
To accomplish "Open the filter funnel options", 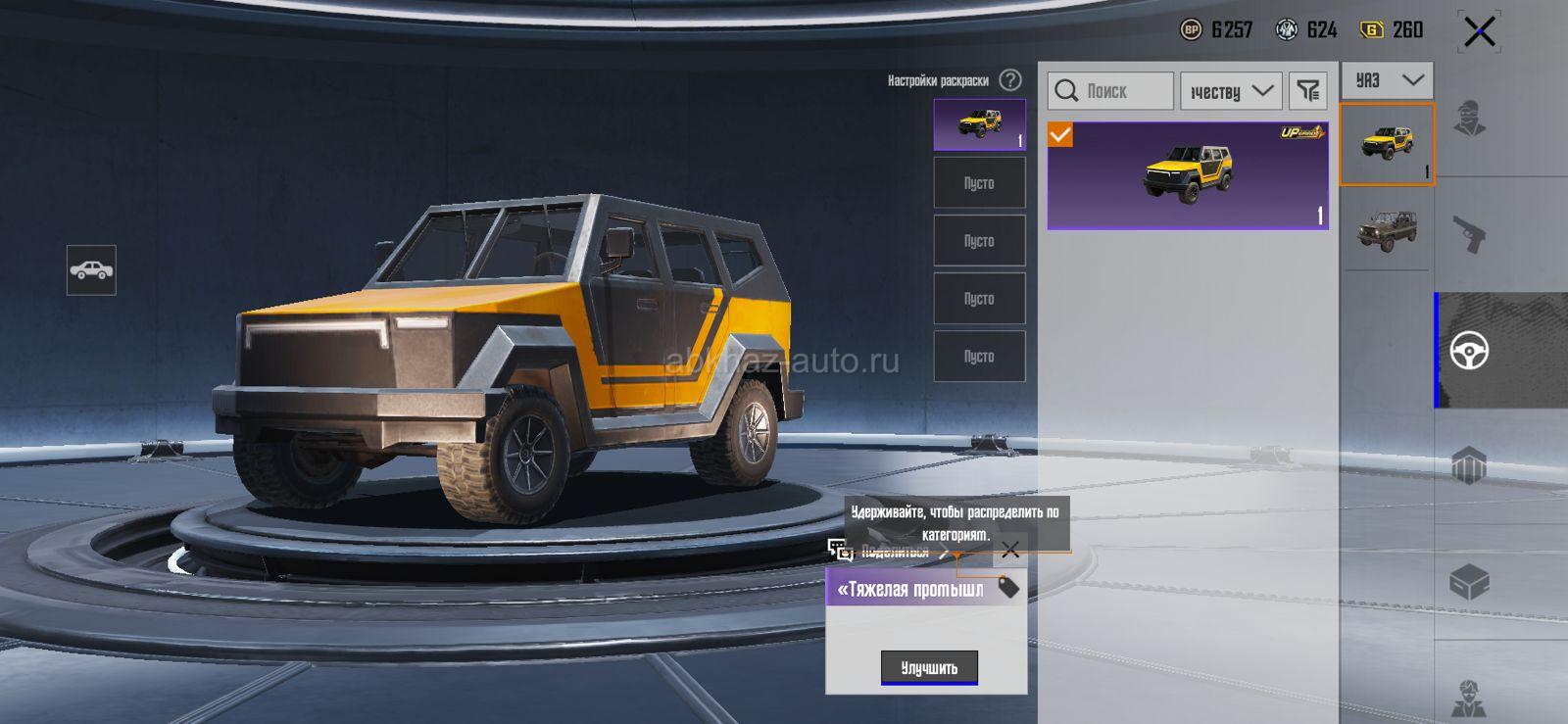I will coord(1308,91).
